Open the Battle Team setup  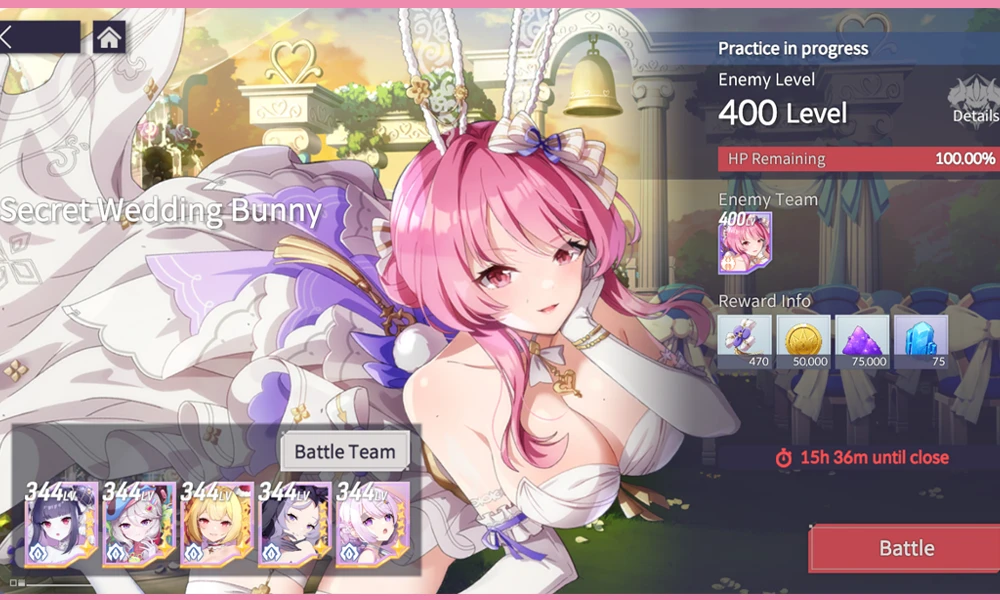coord(345,451)
